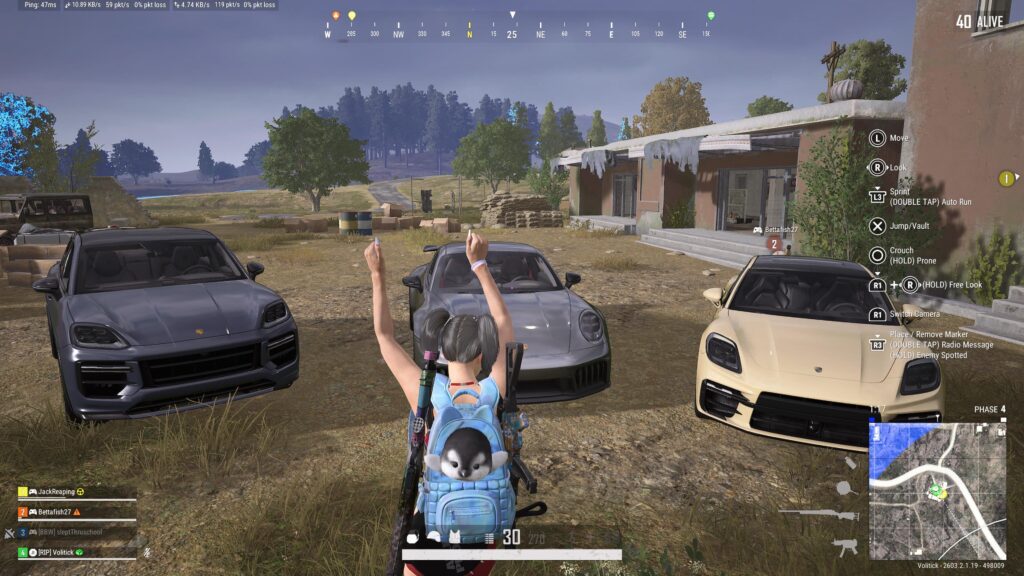The width and height of the screenshot is (1024, 576).
Task: Toggle the fire mode icon beside ammo
Action: [x=489, y=538]
